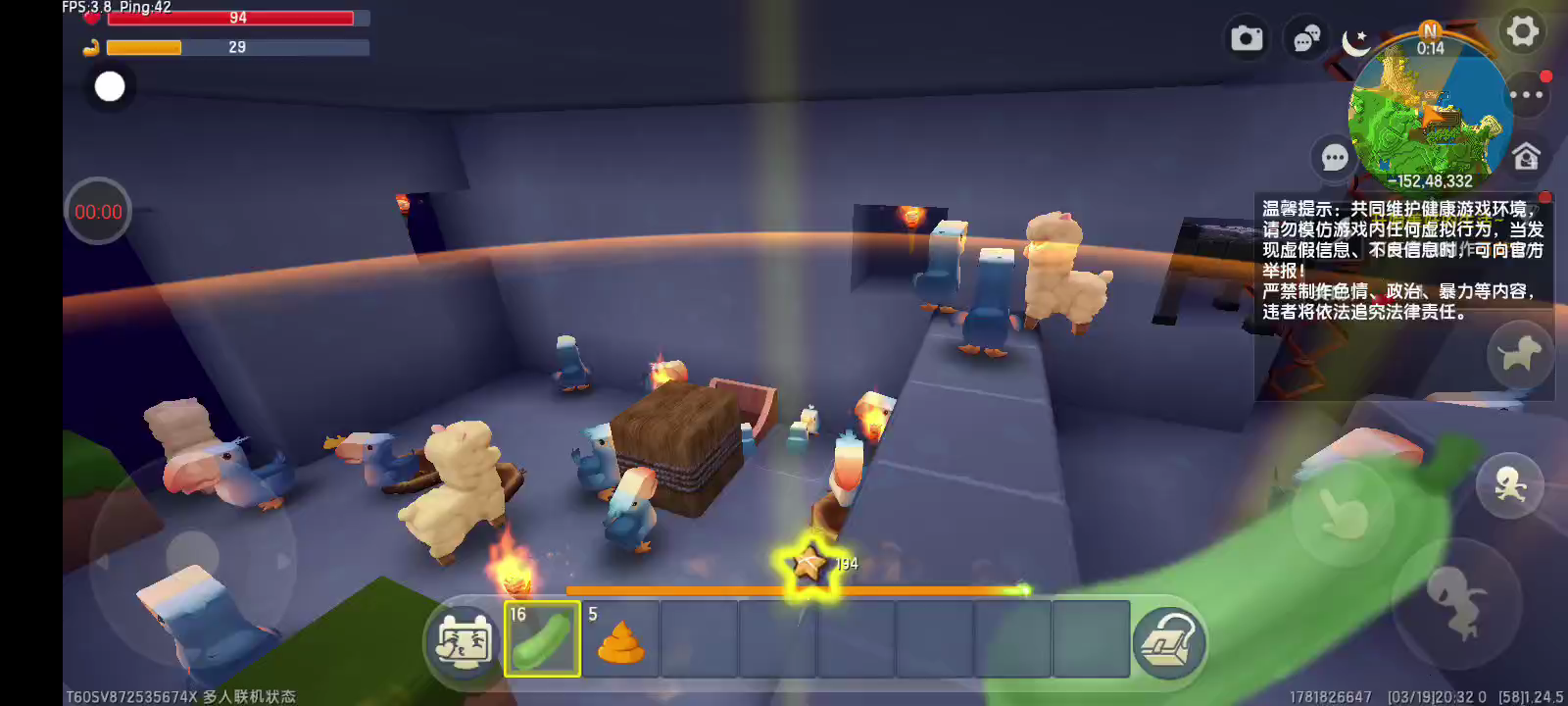The height and width of the screenshot is (706, 1568).
Task: Toggle the running figure sprint button
Action: coord(1510,484)
